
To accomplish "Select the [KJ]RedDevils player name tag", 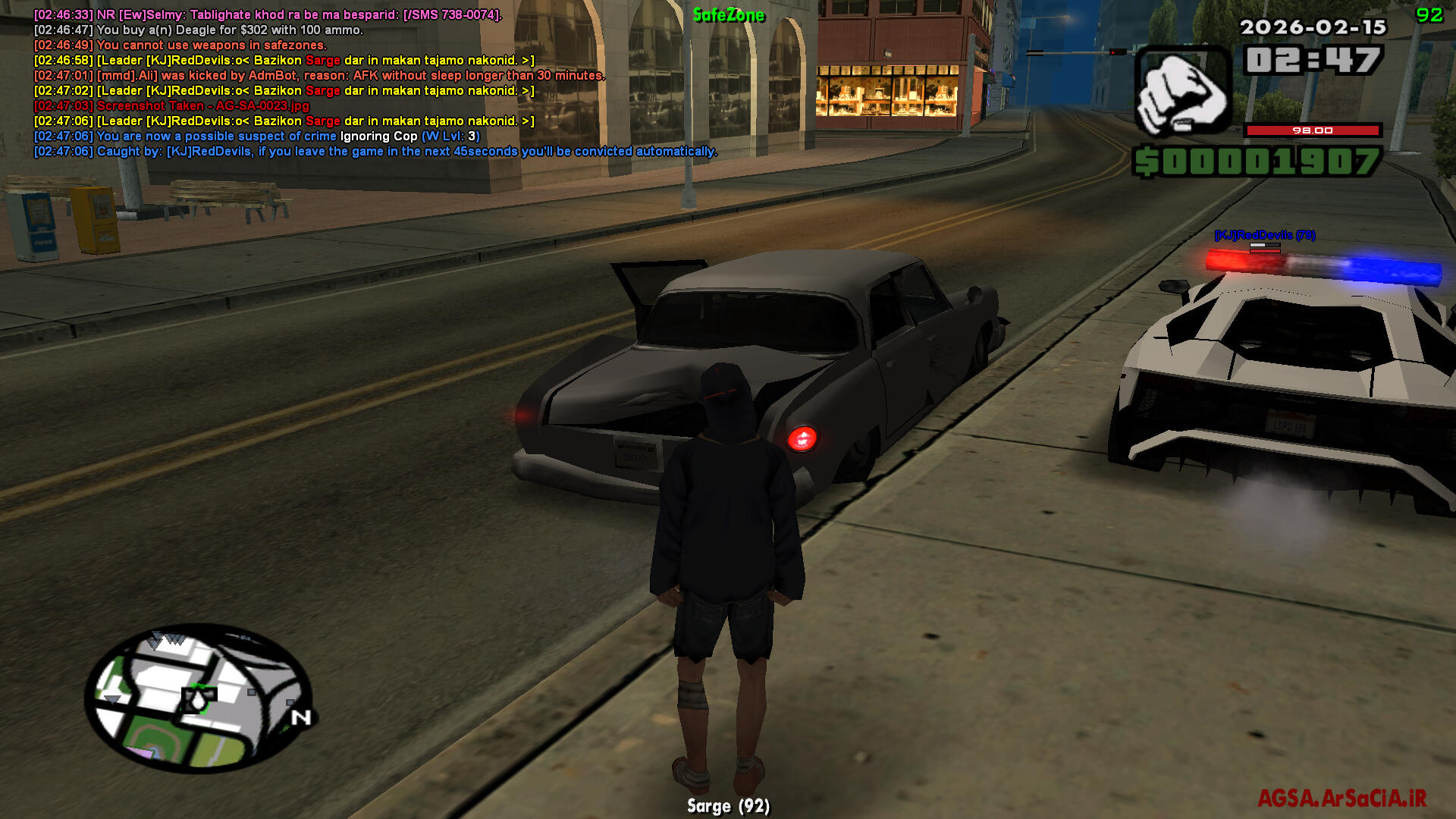I will [1264, 235].
